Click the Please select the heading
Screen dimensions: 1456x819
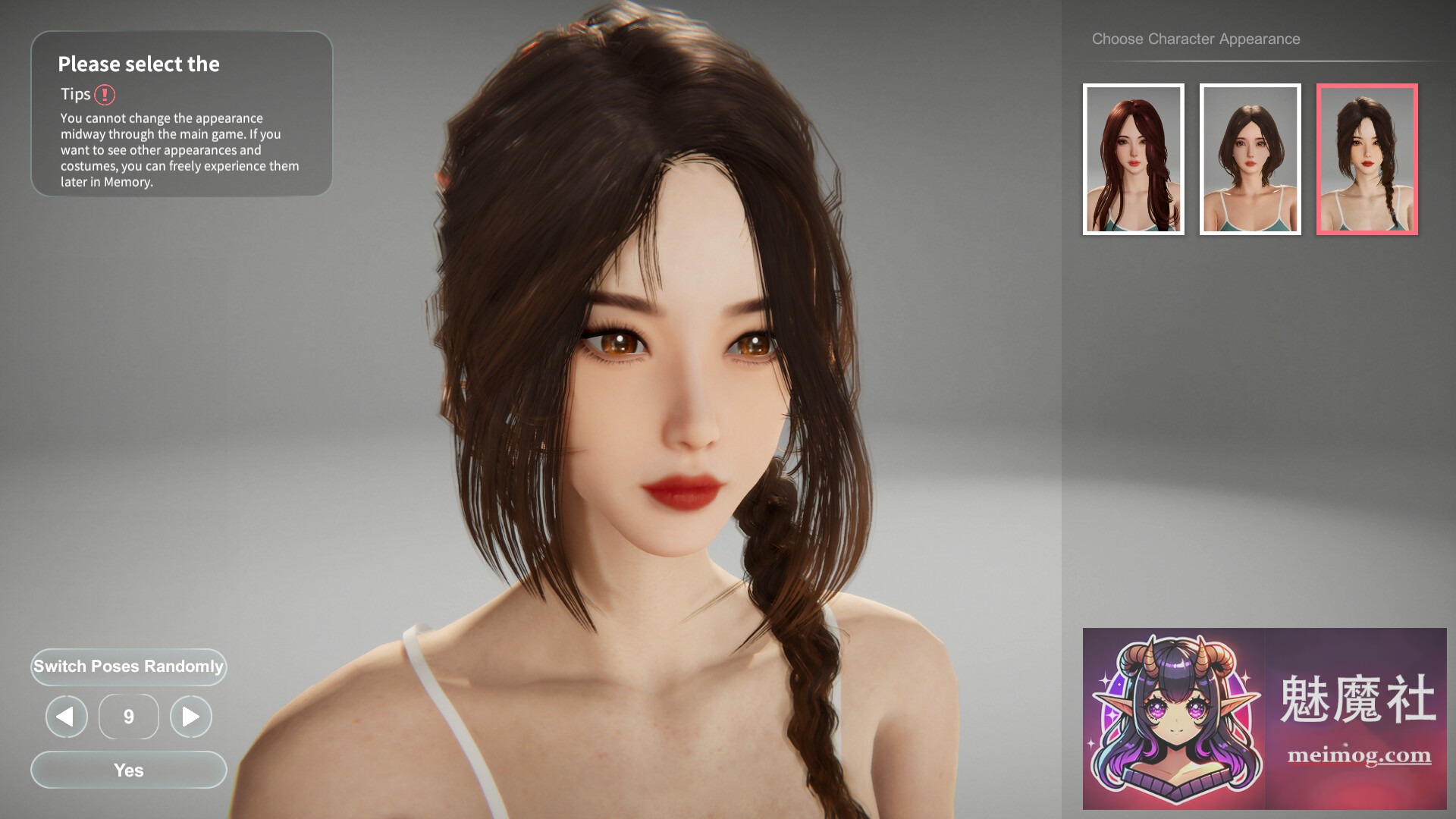(140, 64)
